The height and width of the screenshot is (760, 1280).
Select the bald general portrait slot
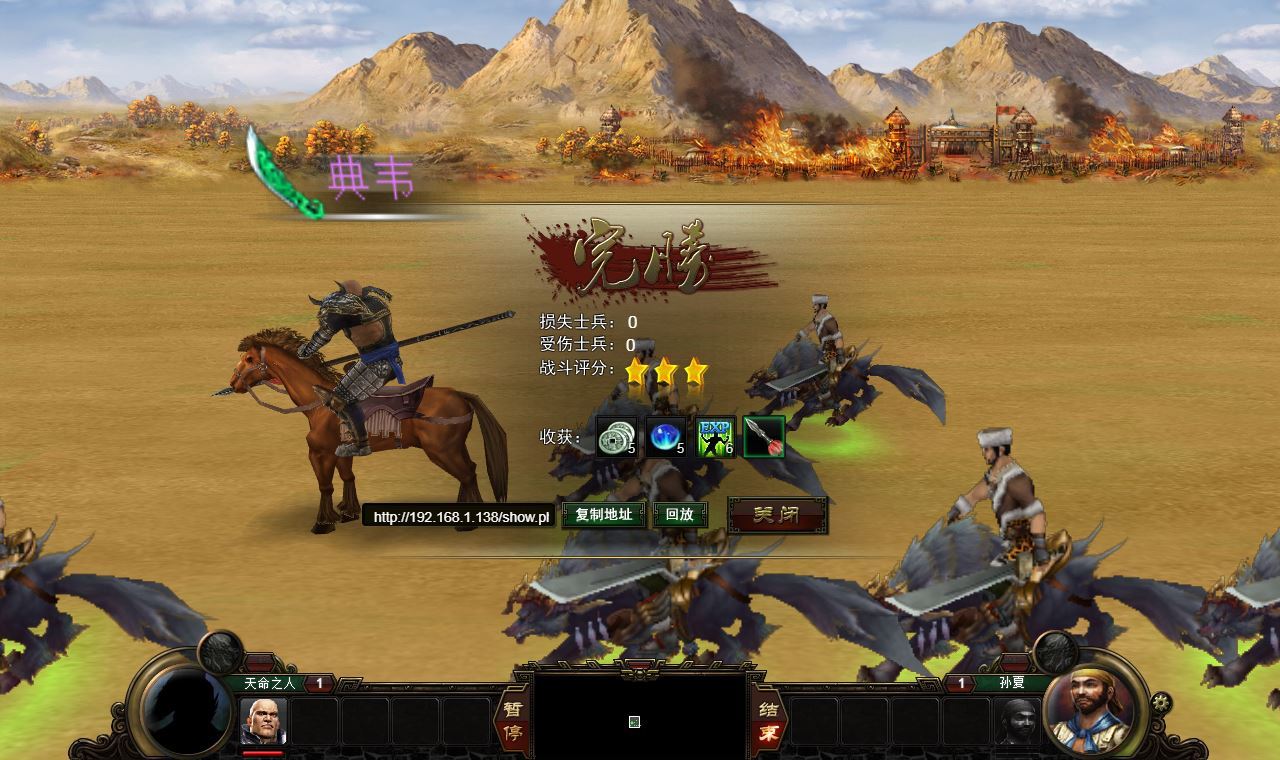(263, 721)
